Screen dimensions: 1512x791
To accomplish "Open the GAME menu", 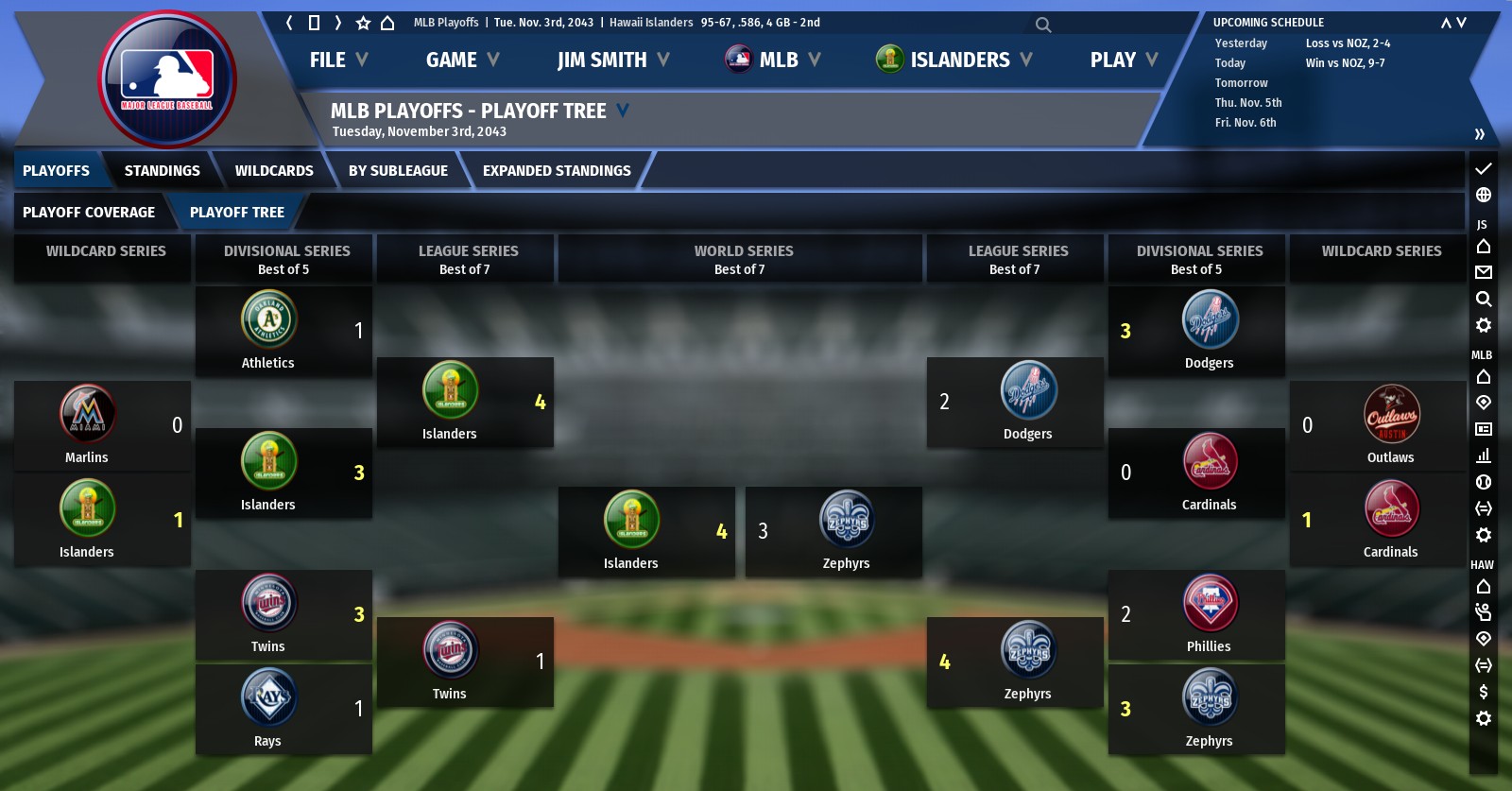I will pos(461,60).
